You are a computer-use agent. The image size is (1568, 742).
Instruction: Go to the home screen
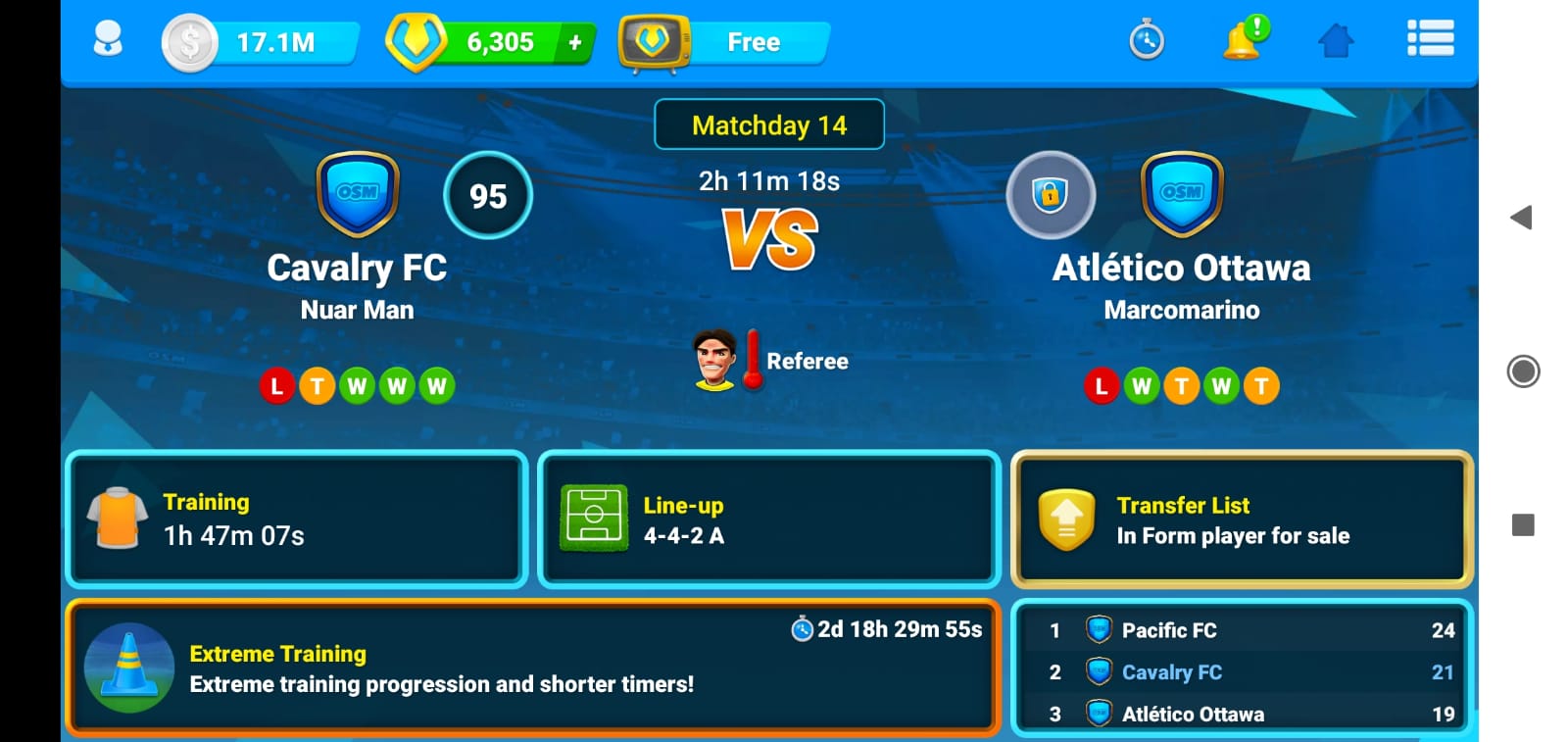[x=1336, y=41]
